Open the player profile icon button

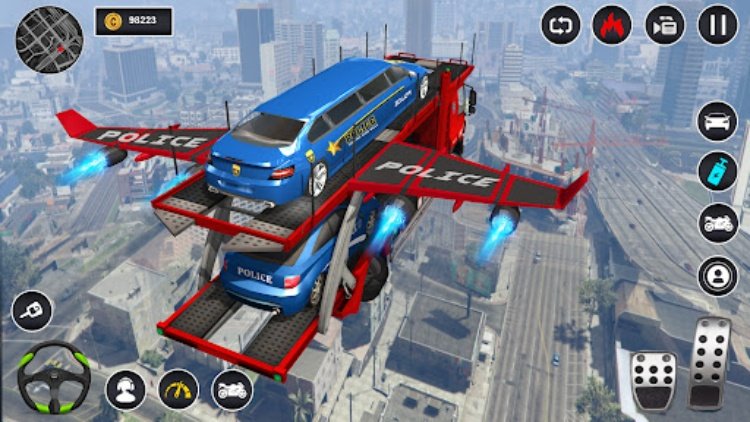point(717,275)
